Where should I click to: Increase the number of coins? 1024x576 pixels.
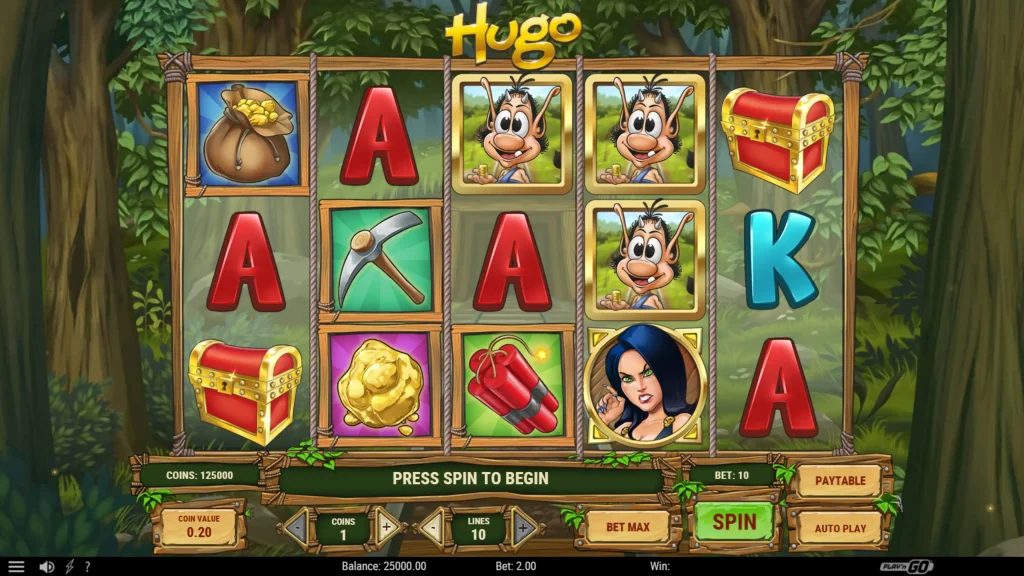pos(386,526)
